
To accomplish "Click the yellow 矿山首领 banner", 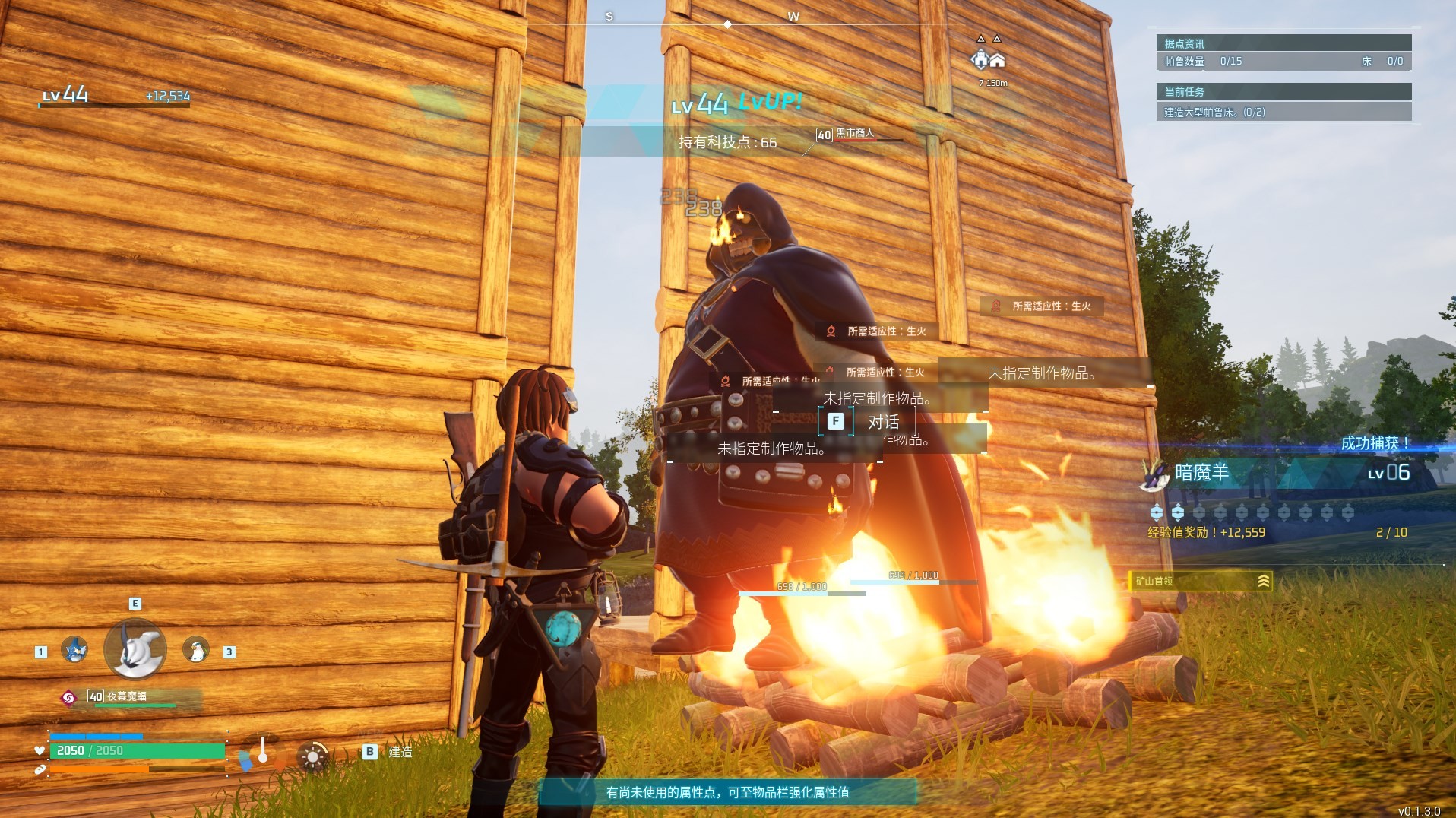I will [1200, 582].
